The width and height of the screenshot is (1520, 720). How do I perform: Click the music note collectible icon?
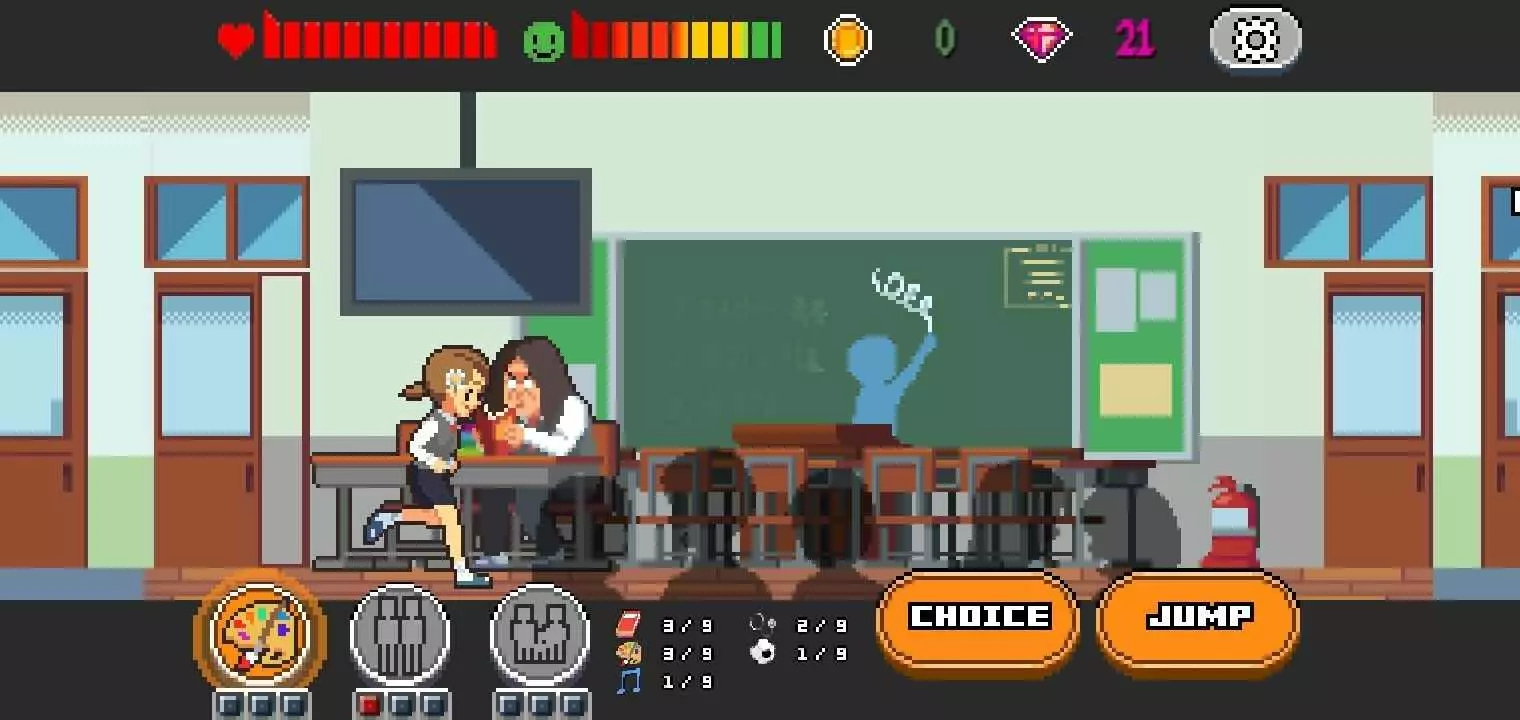pos(628,682)
